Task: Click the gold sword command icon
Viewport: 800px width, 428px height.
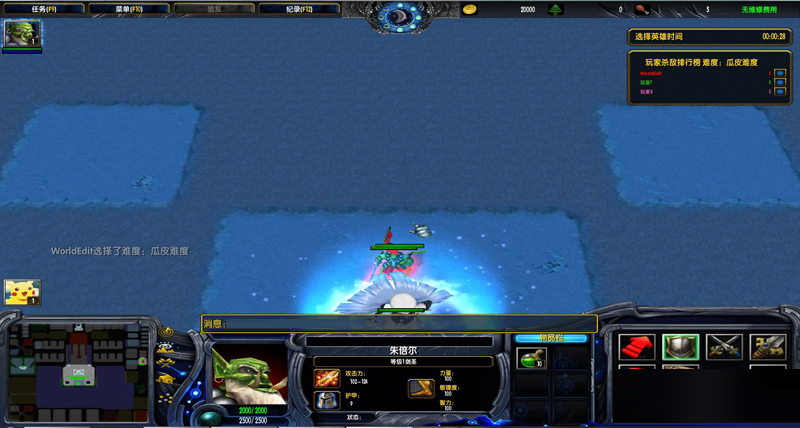Action: (767, 347)
